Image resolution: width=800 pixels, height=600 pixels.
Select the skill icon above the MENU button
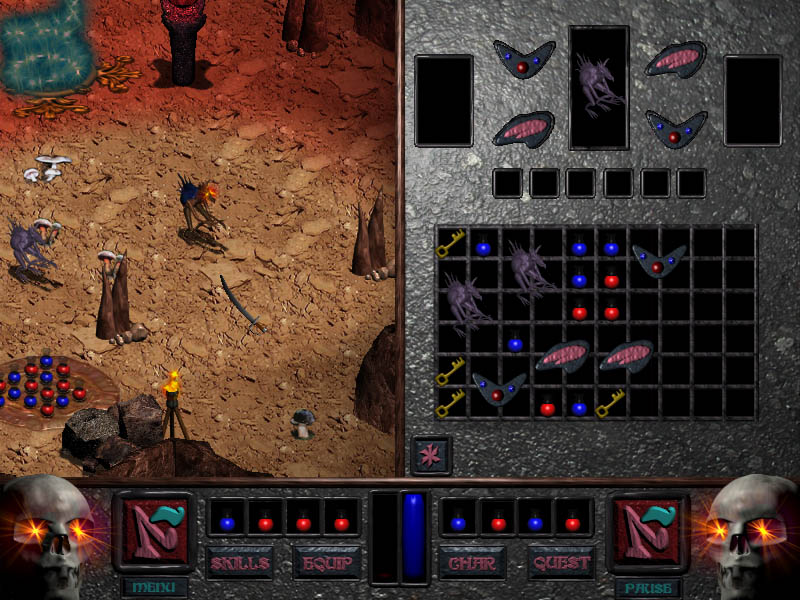[154, 532]
